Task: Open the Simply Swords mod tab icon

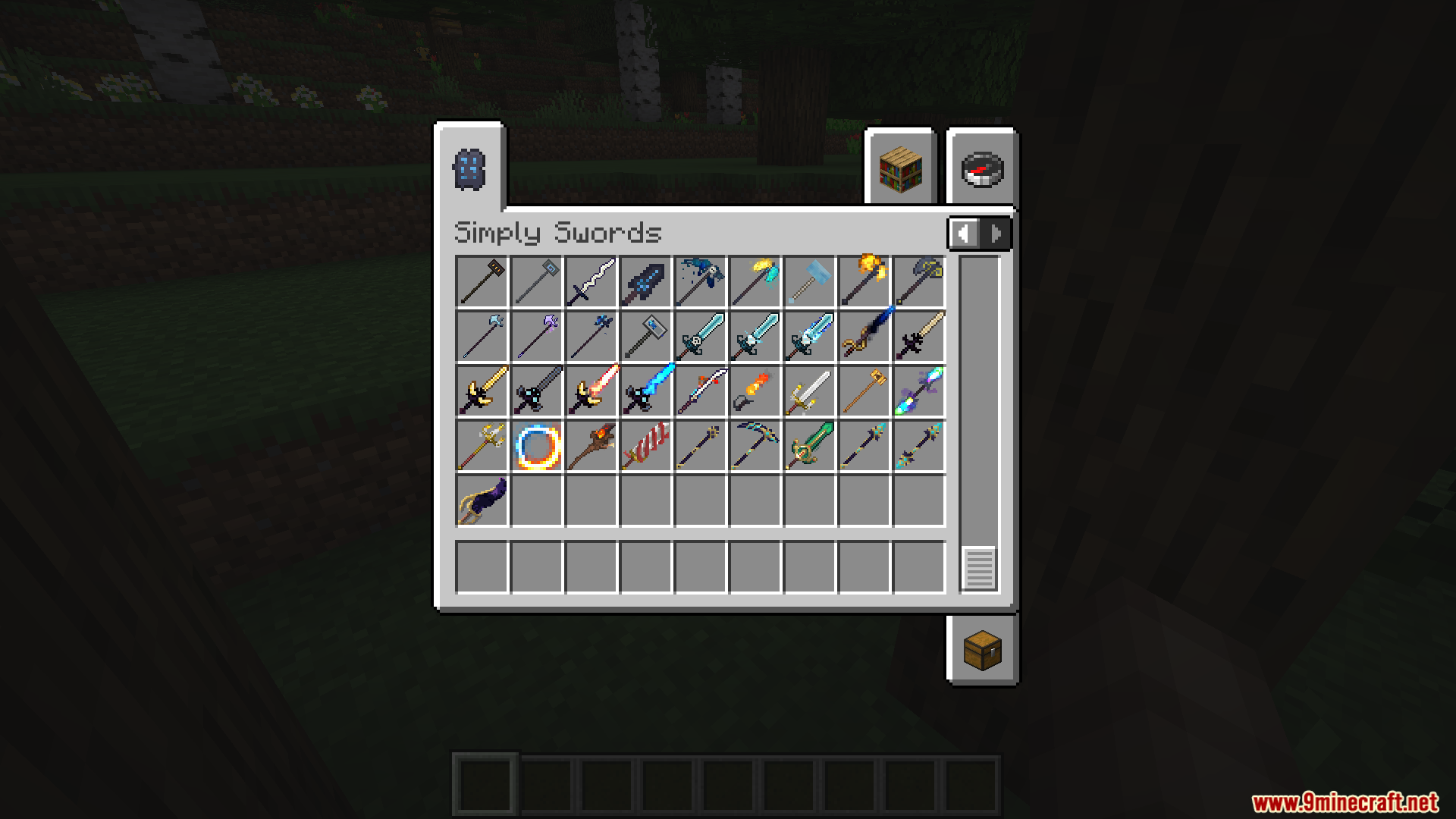Action: (x=470, y=168)
